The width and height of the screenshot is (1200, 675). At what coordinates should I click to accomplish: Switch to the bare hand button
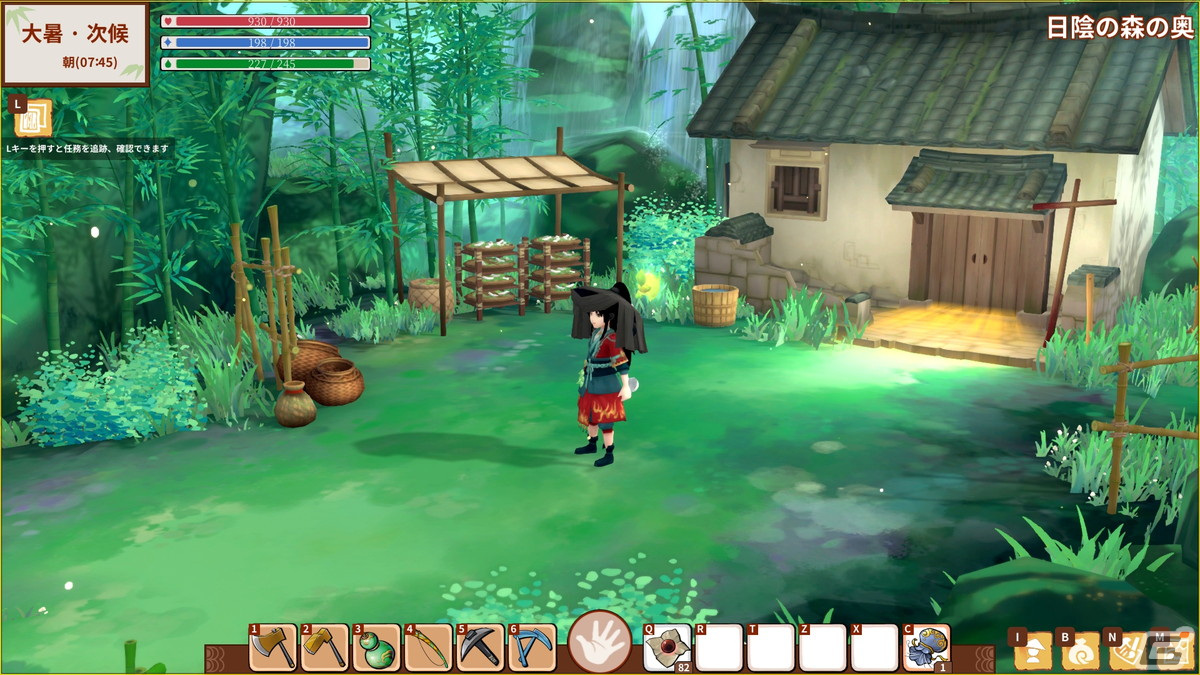coord(600,642)
